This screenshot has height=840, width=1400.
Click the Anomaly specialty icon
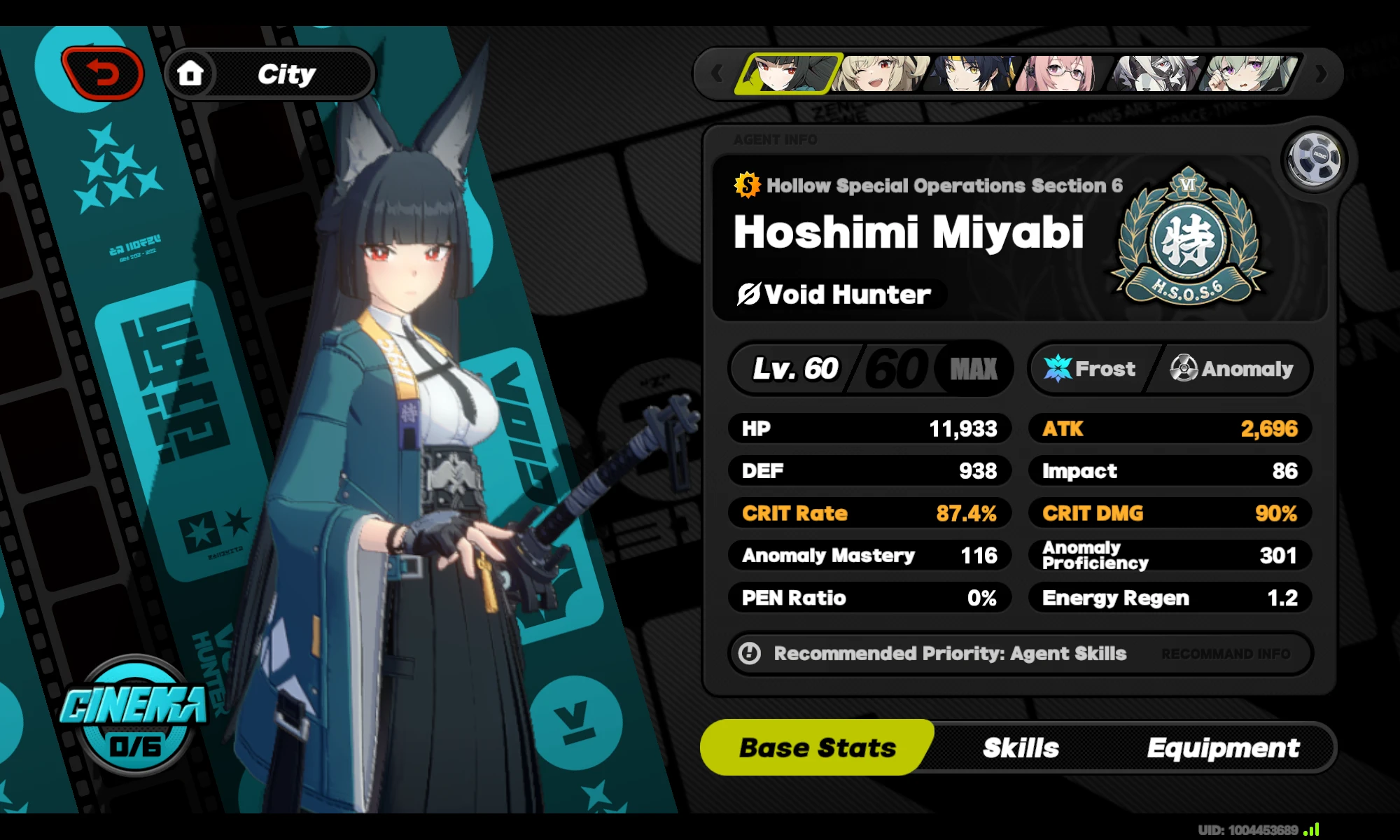point(1184,369)
